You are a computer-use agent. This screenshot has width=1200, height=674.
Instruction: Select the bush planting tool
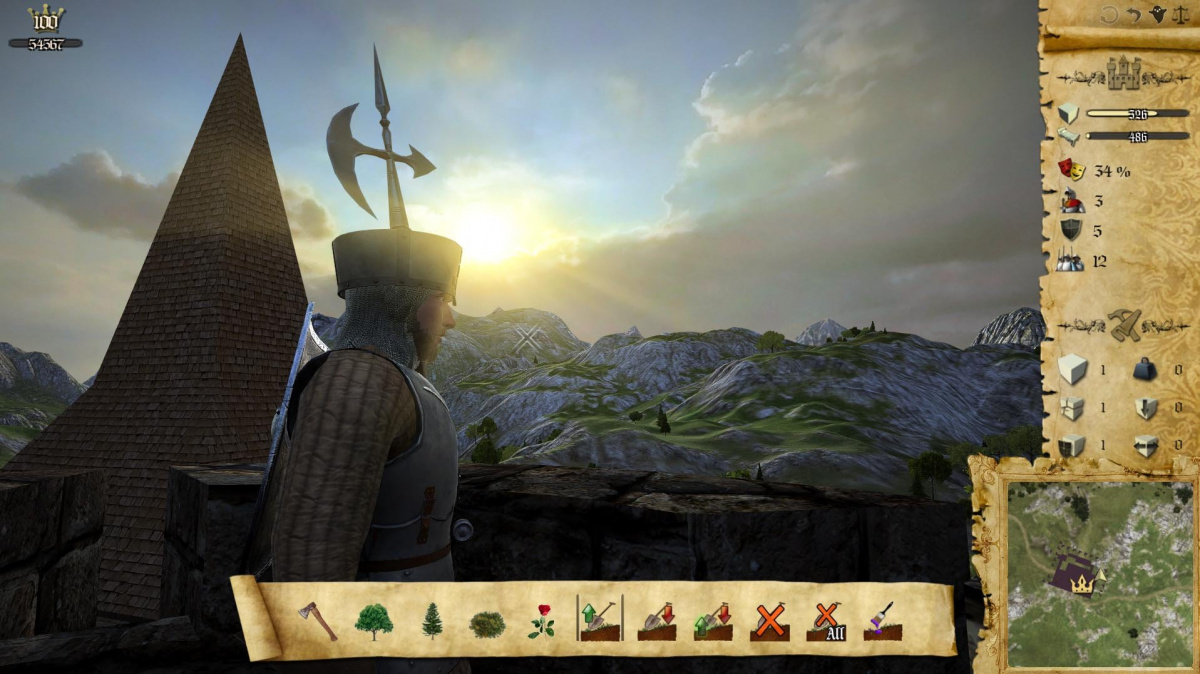point(487,624)
